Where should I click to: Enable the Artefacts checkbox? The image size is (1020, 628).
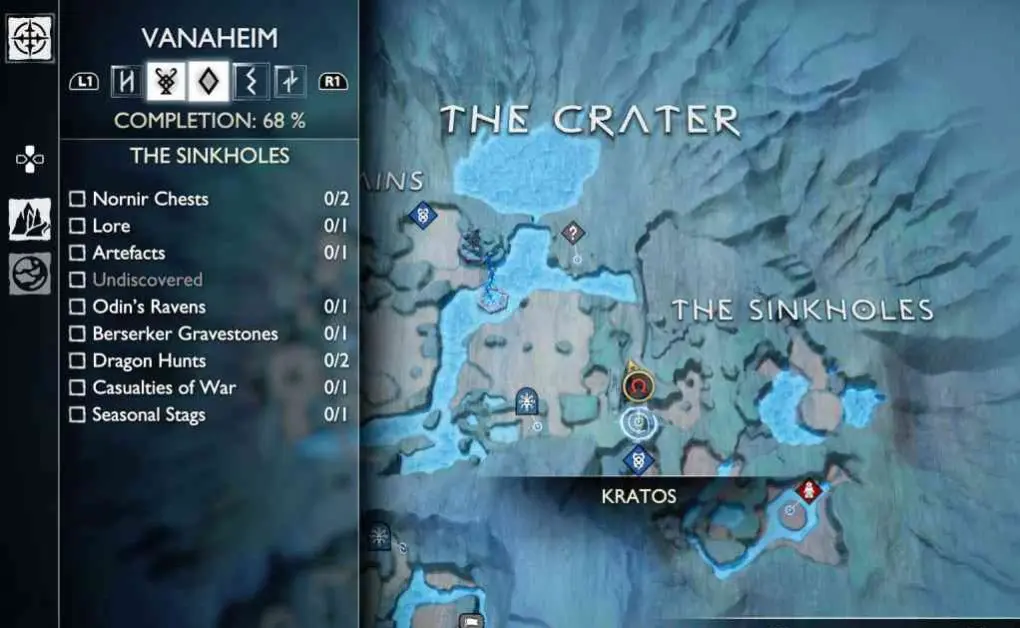pyautogui.click(x=77, y=253)
